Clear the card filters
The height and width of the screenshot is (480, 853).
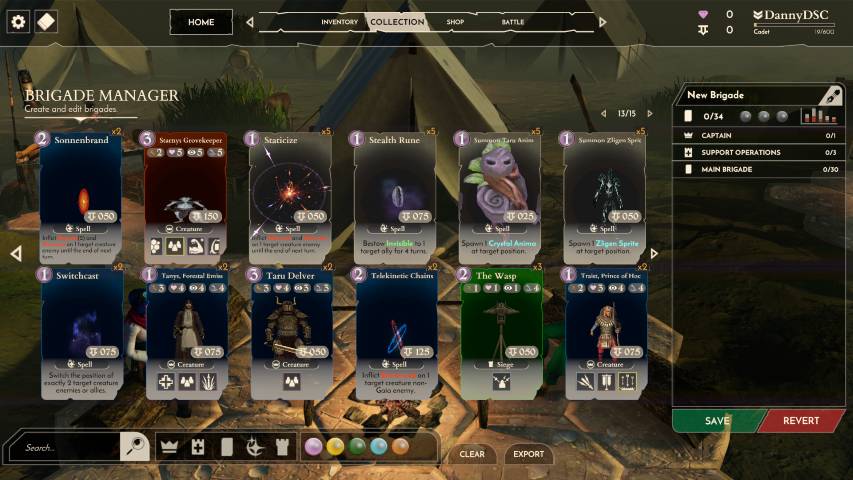pyautogui.click(x=472, y=454)
